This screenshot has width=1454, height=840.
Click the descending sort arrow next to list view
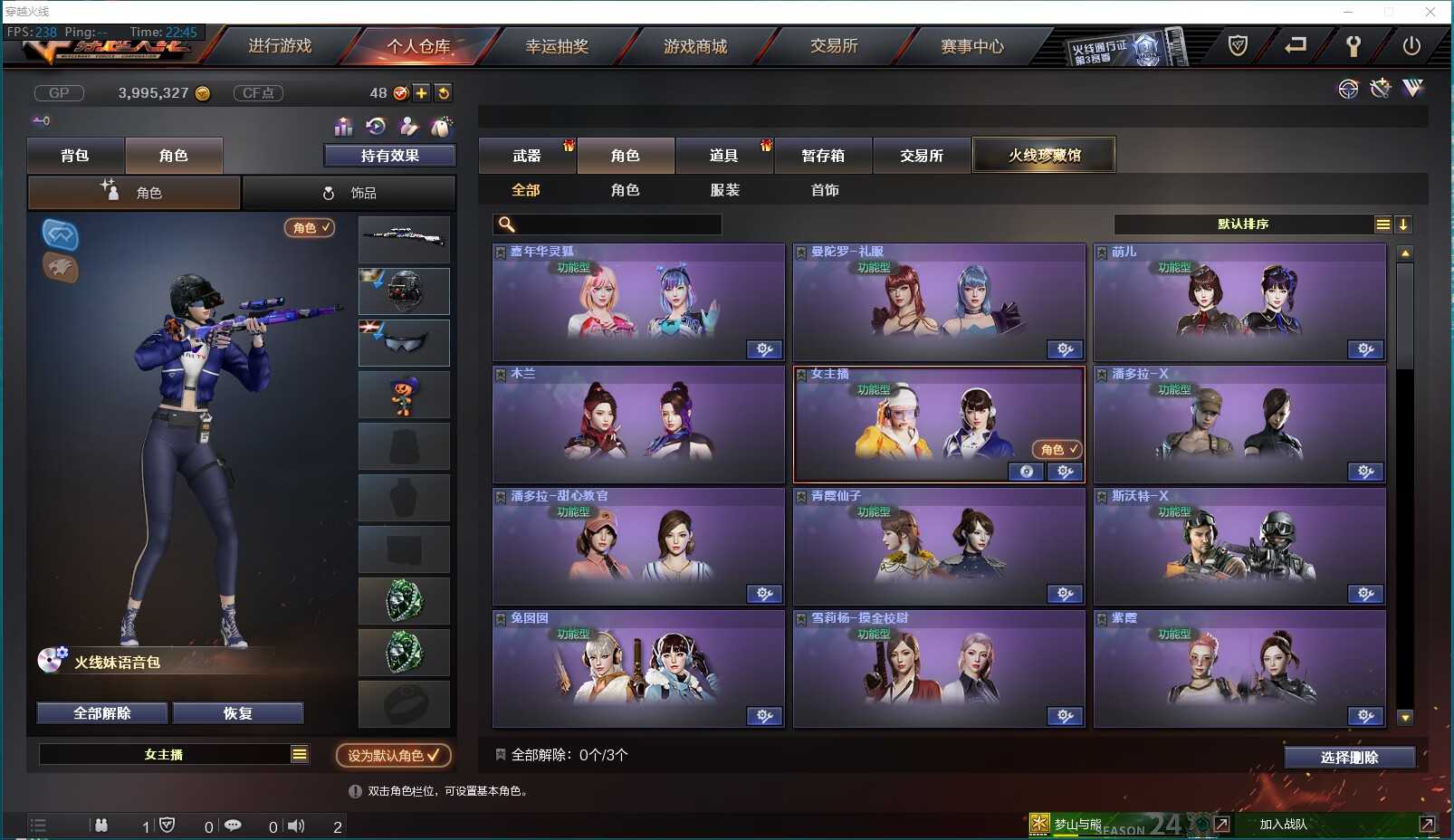point(1404,224)
